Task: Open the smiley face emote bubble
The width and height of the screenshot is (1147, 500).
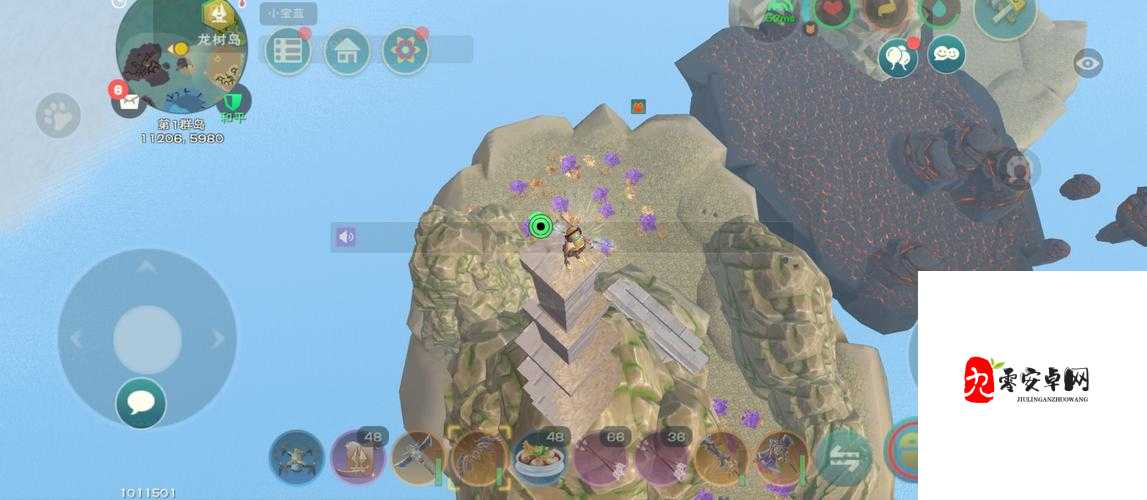Action: click(945, 54)
